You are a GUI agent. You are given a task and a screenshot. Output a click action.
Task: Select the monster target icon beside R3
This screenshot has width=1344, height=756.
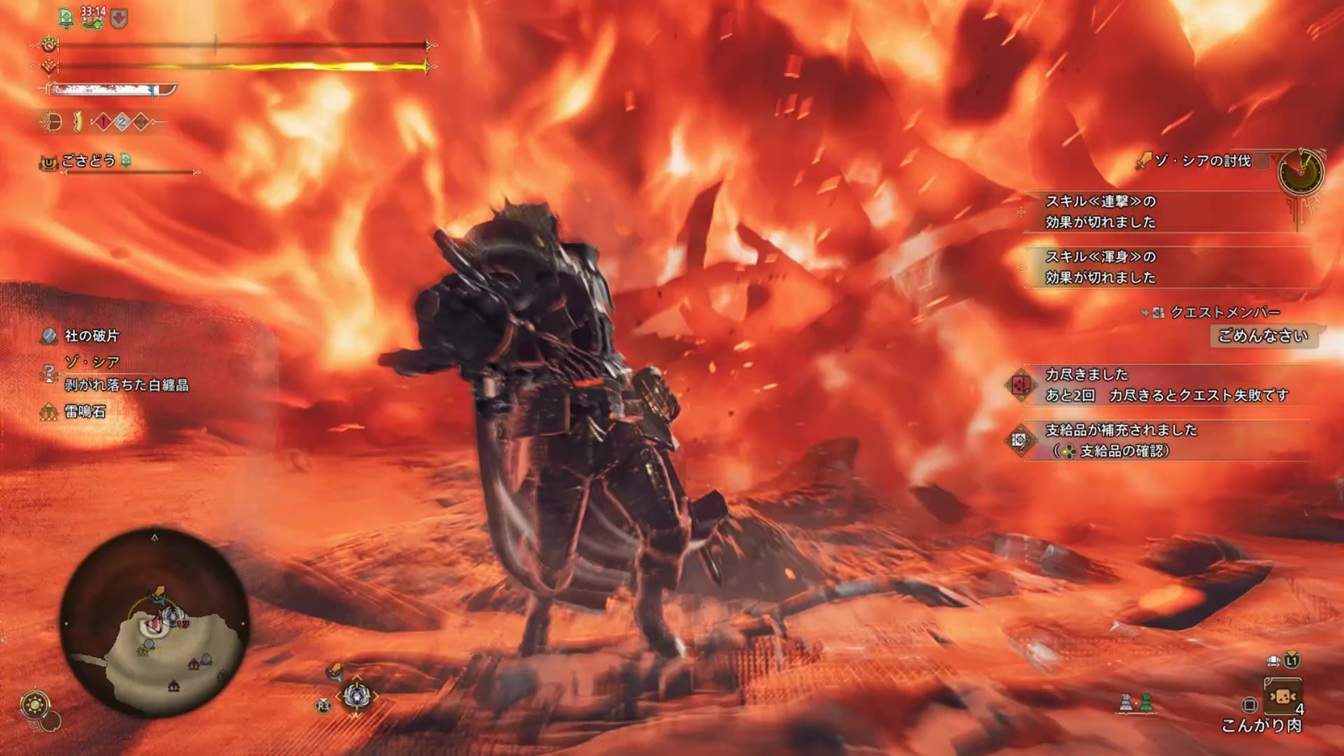coord(356,695)
